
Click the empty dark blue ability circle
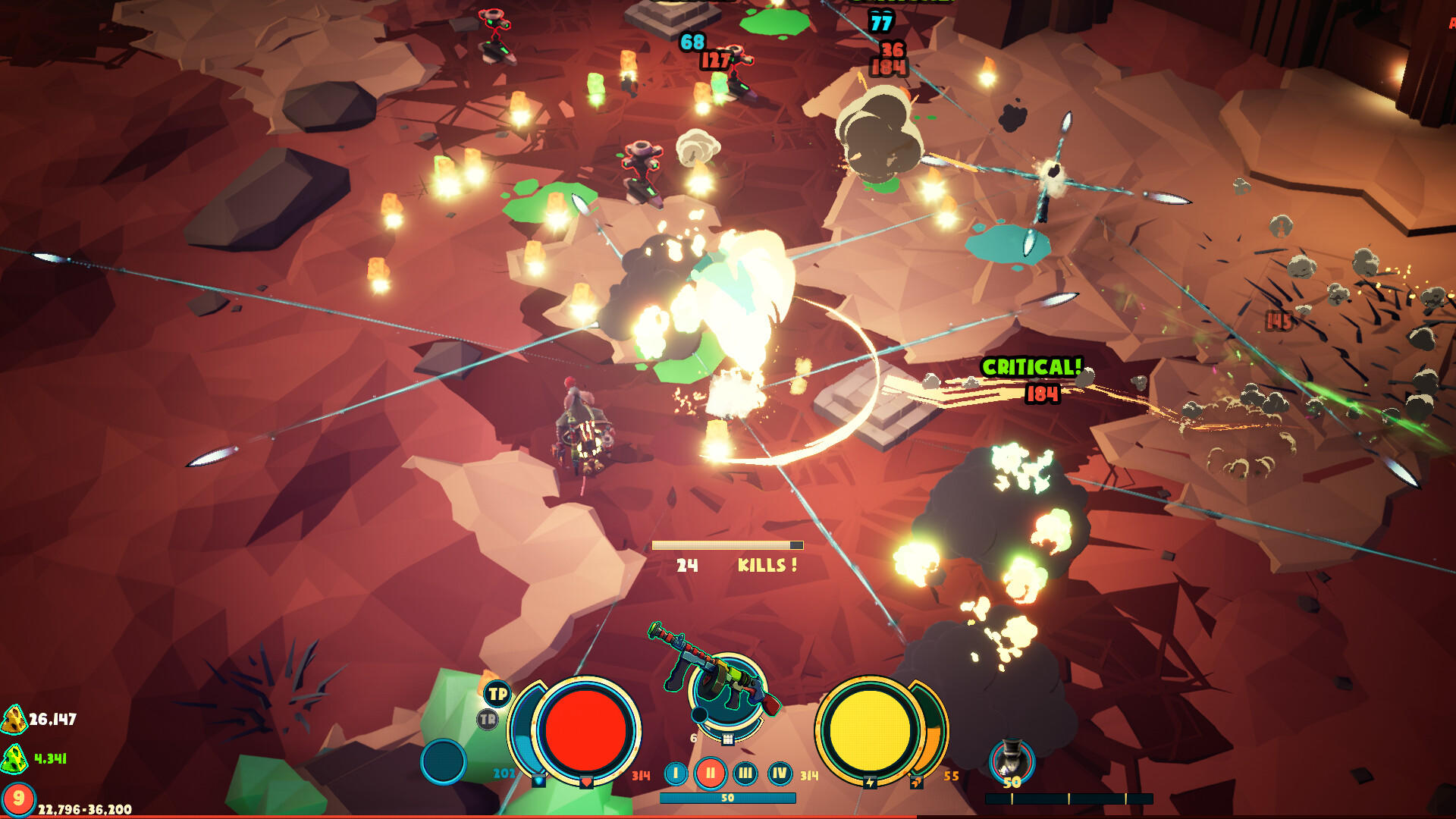[444, 761]
